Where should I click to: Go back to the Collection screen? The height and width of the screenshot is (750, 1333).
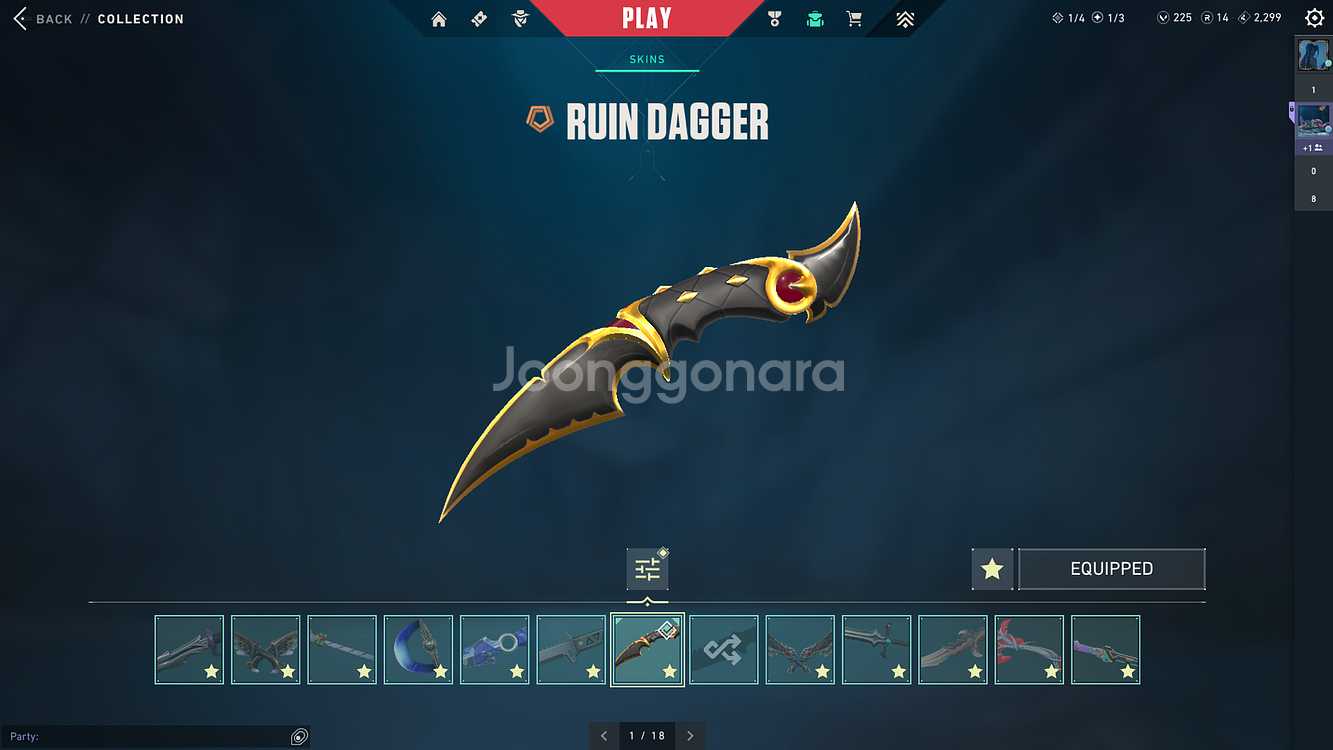click(20, 19)
